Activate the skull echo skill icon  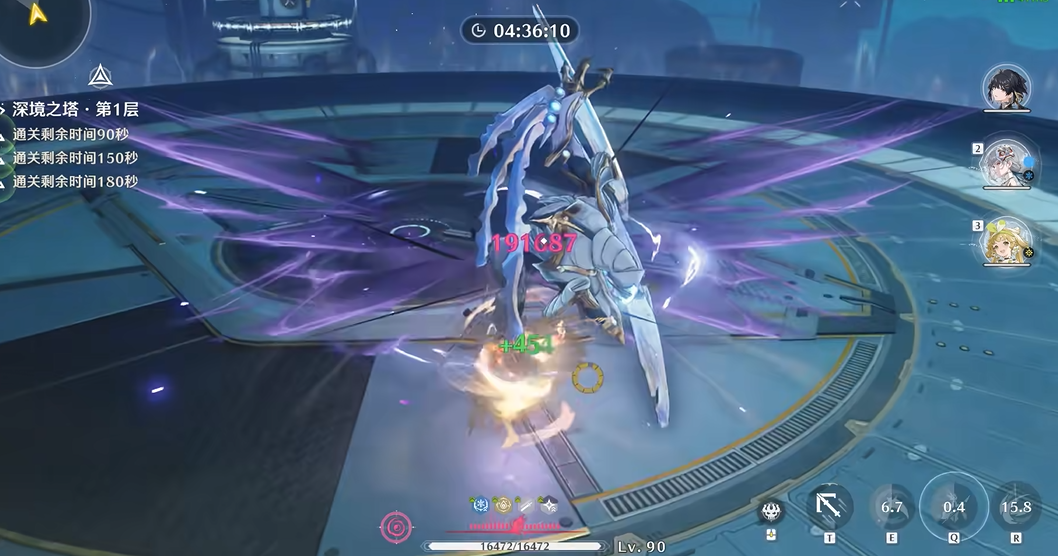click(x=771, y=511)
